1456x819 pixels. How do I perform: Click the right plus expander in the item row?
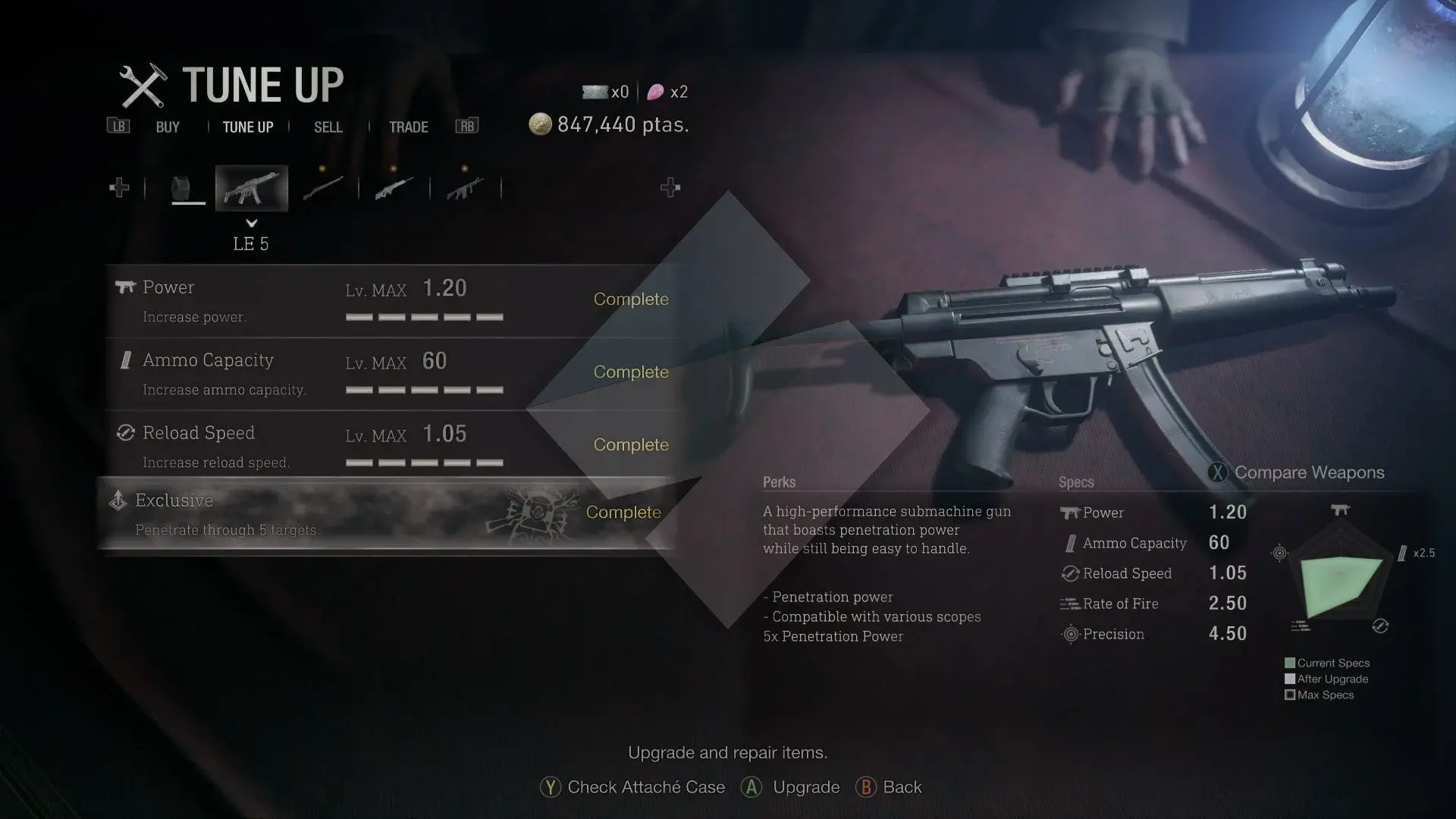(670, 187)
